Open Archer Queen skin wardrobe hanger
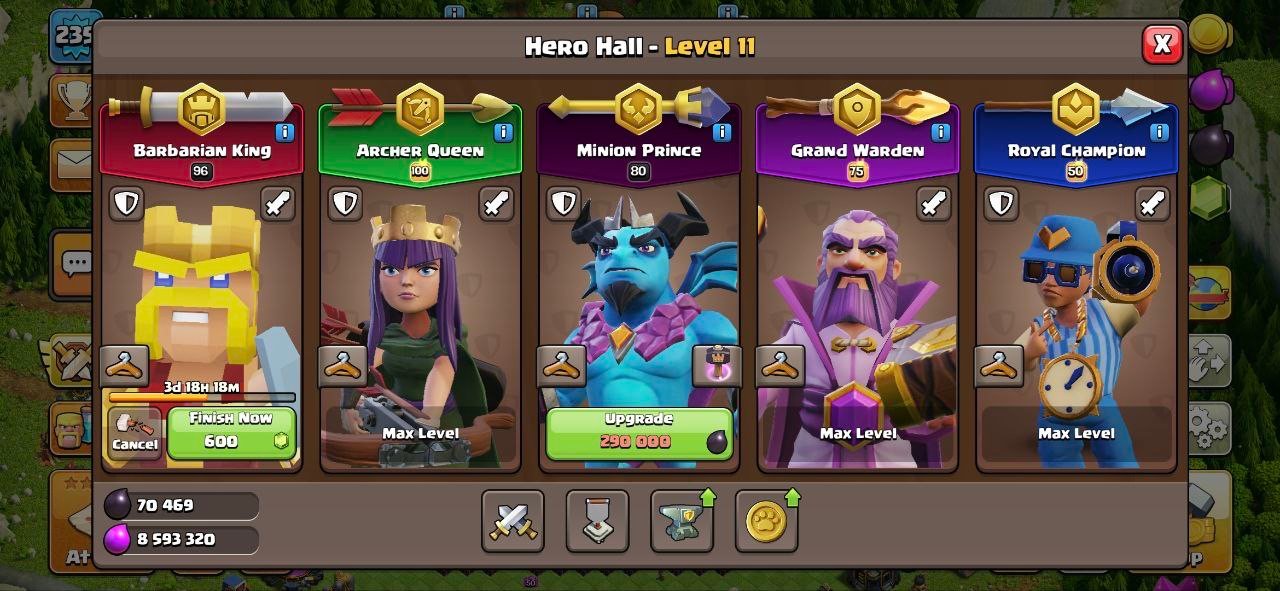Viewport: 1280px width, 591px height. [343, 367]
